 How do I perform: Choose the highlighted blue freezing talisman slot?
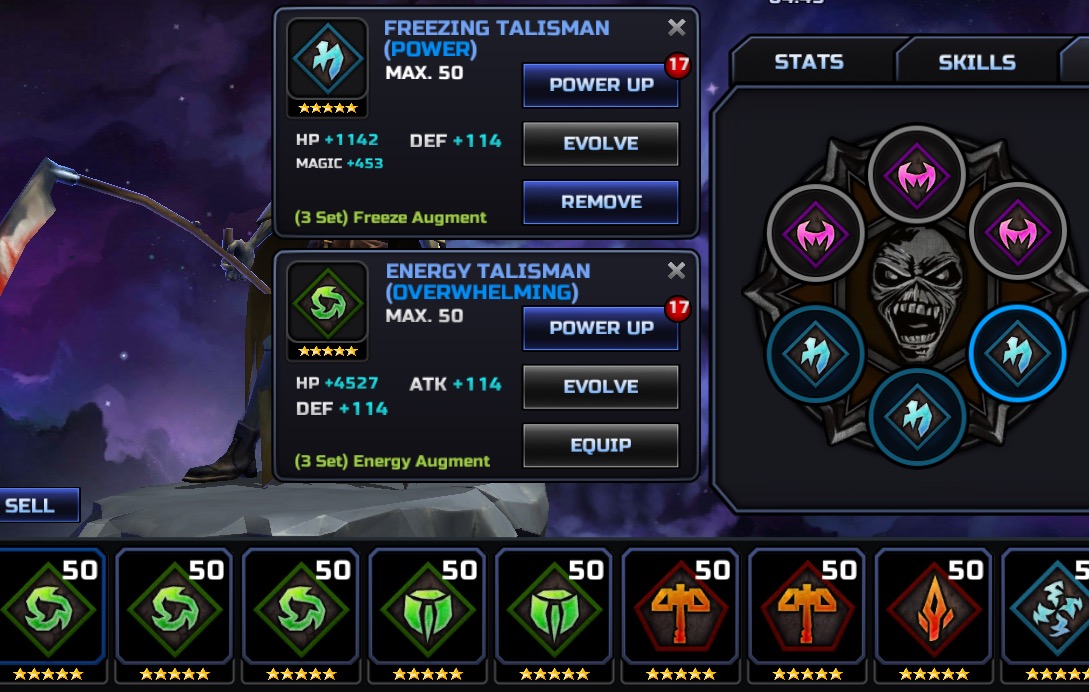pos(1017,354)
